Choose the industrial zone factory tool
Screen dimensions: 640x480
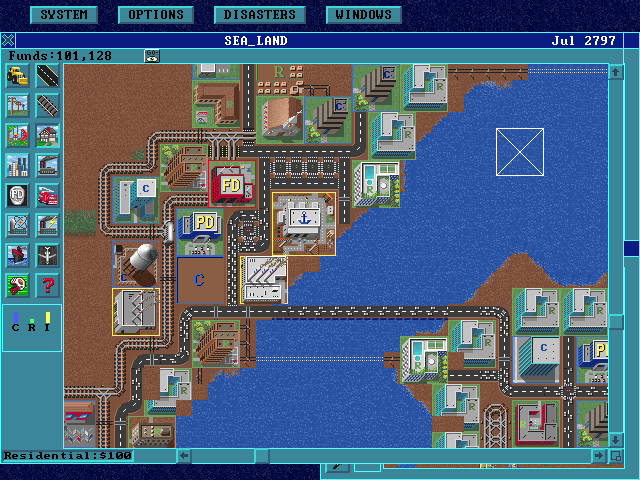tap(47, 165)
